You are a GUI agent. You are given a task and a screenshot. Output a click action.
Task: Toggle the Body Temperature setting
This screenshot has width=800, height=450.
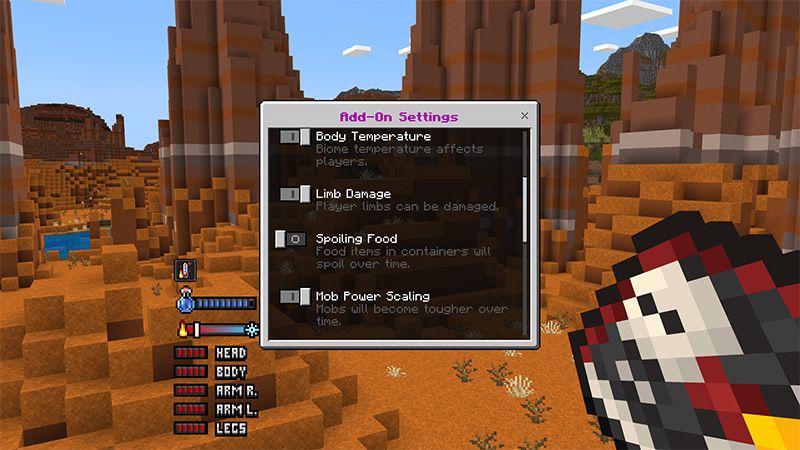pos(294,136)
